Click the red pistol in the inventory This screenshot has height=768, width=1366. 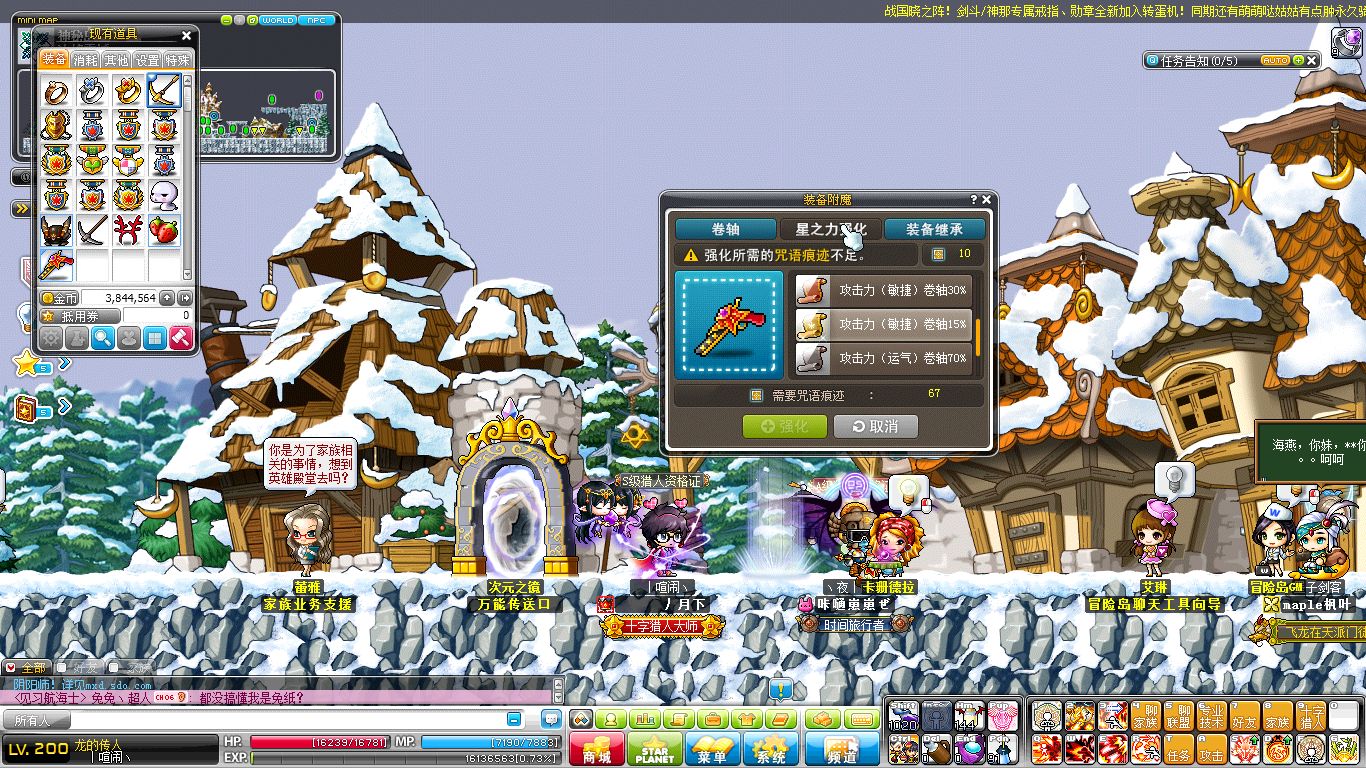pyautogui.click(x=56, y=266)
